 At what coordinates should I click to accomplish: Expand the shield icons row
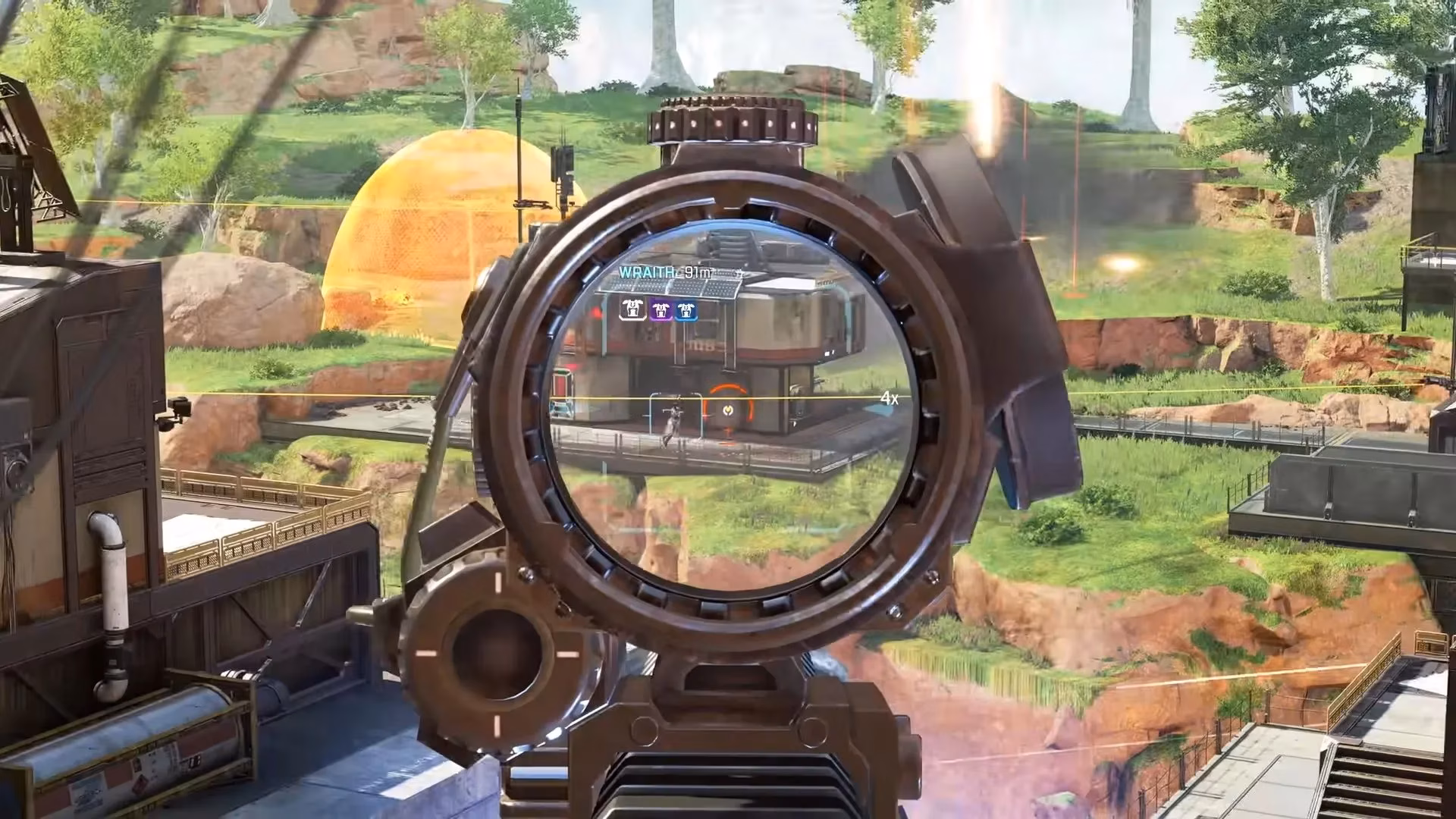(x=658, y=309)
